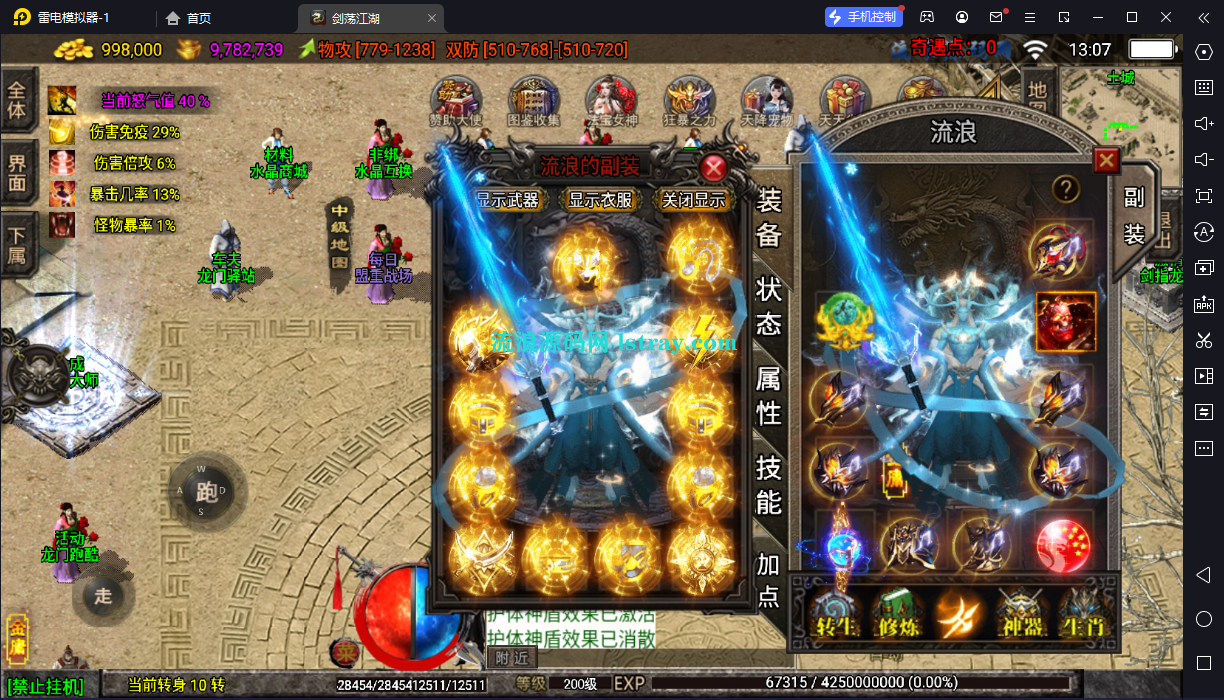Screen dimensions: 1224x700
Task: Click the 显示武器 button
Action: pyautogui.click(x=507, y=200)
